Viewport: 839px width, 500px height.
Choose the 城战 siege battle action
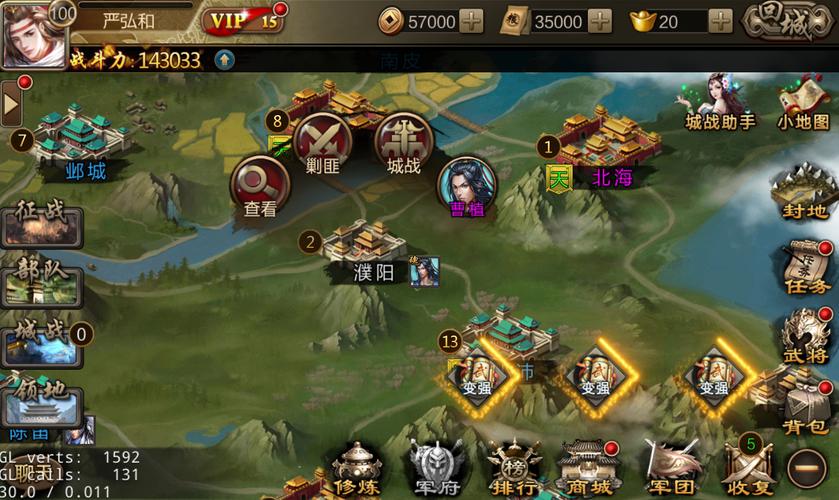click(x=403, y=143)
